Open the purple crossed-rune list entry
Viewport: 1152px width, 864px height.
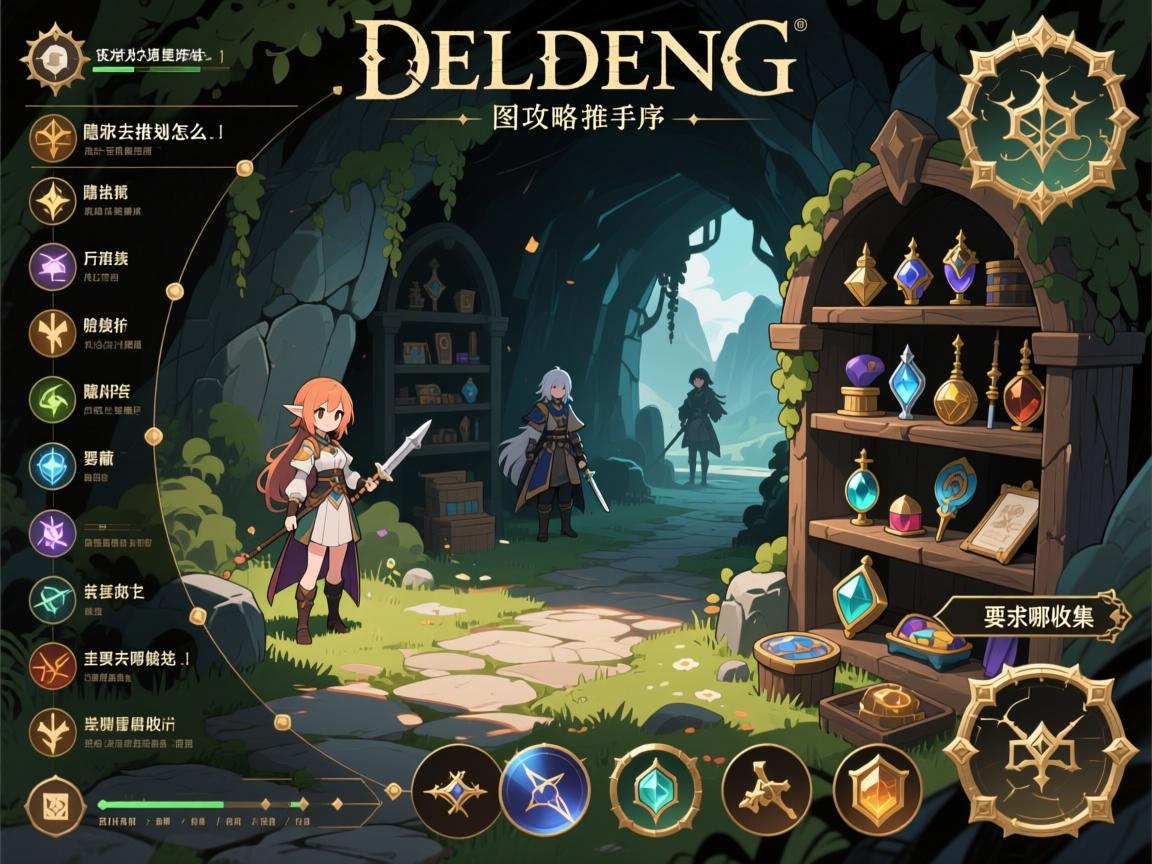click(x=53, y=267)
